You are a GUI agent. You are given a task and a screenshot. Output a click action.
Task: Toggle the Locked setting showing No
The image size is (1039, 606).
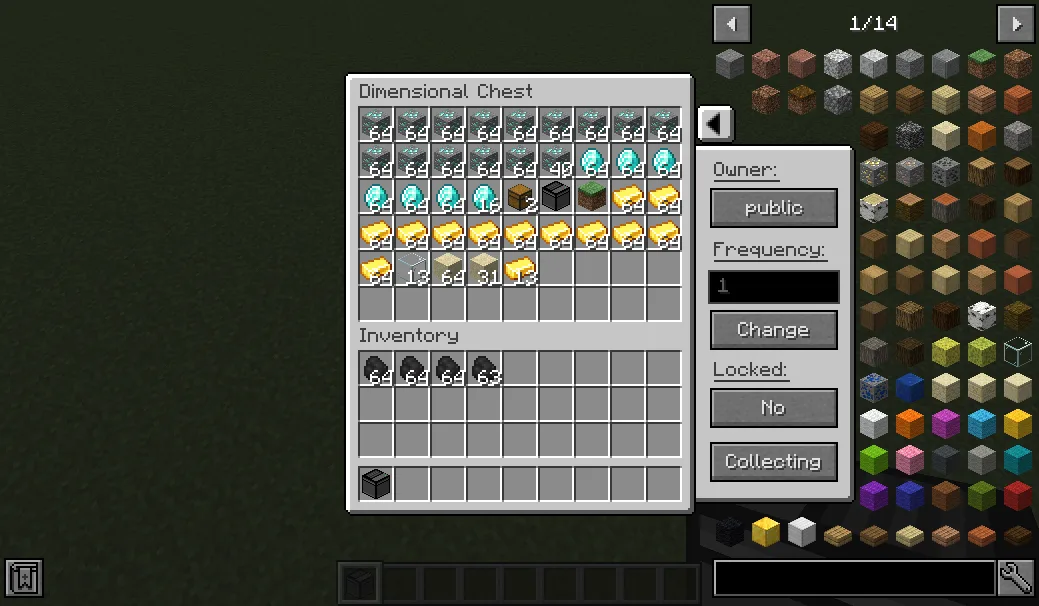[773, 408]
